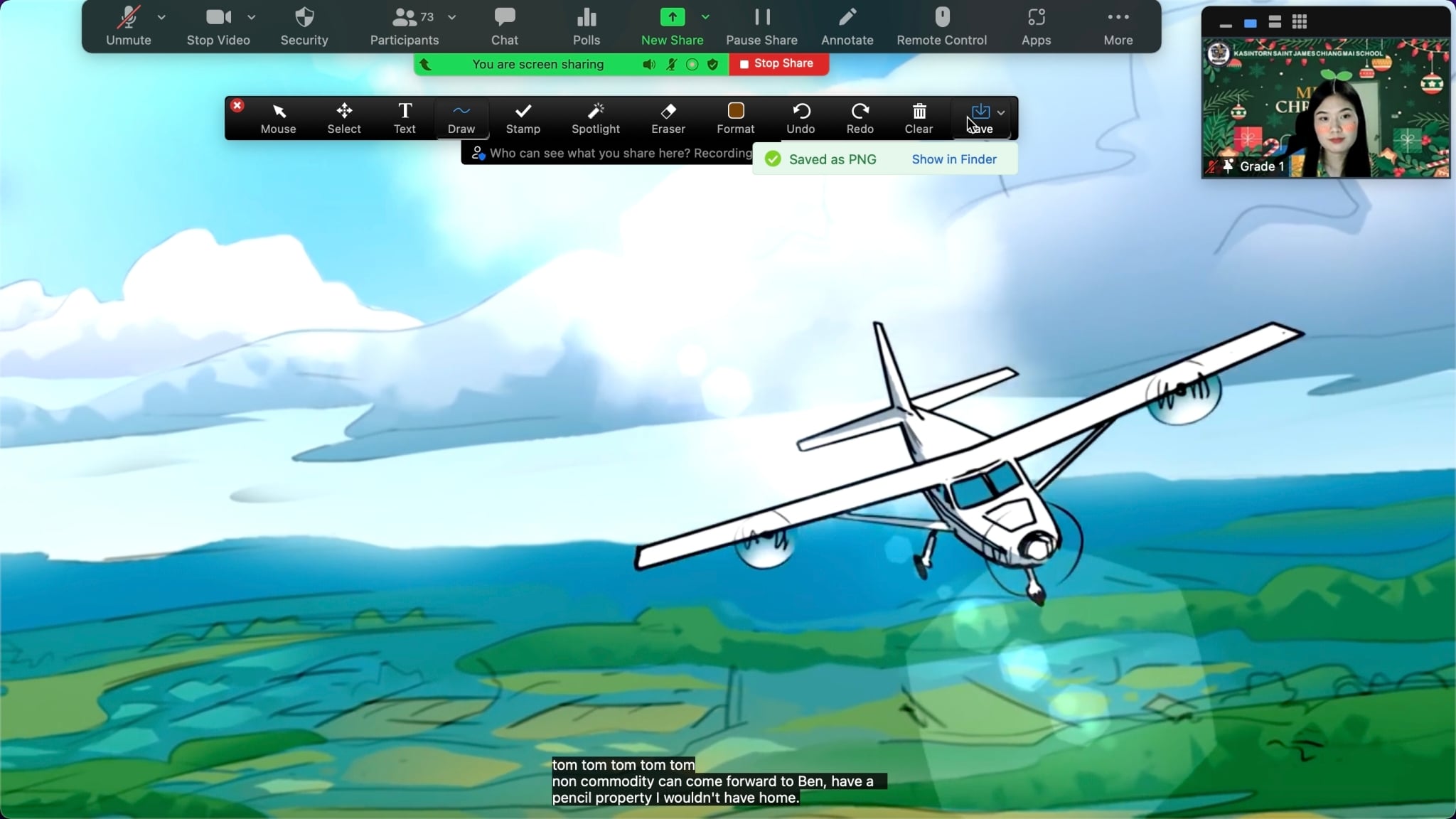
Task: Pause Share from the toolbar
Action: (x=761, y=26)
